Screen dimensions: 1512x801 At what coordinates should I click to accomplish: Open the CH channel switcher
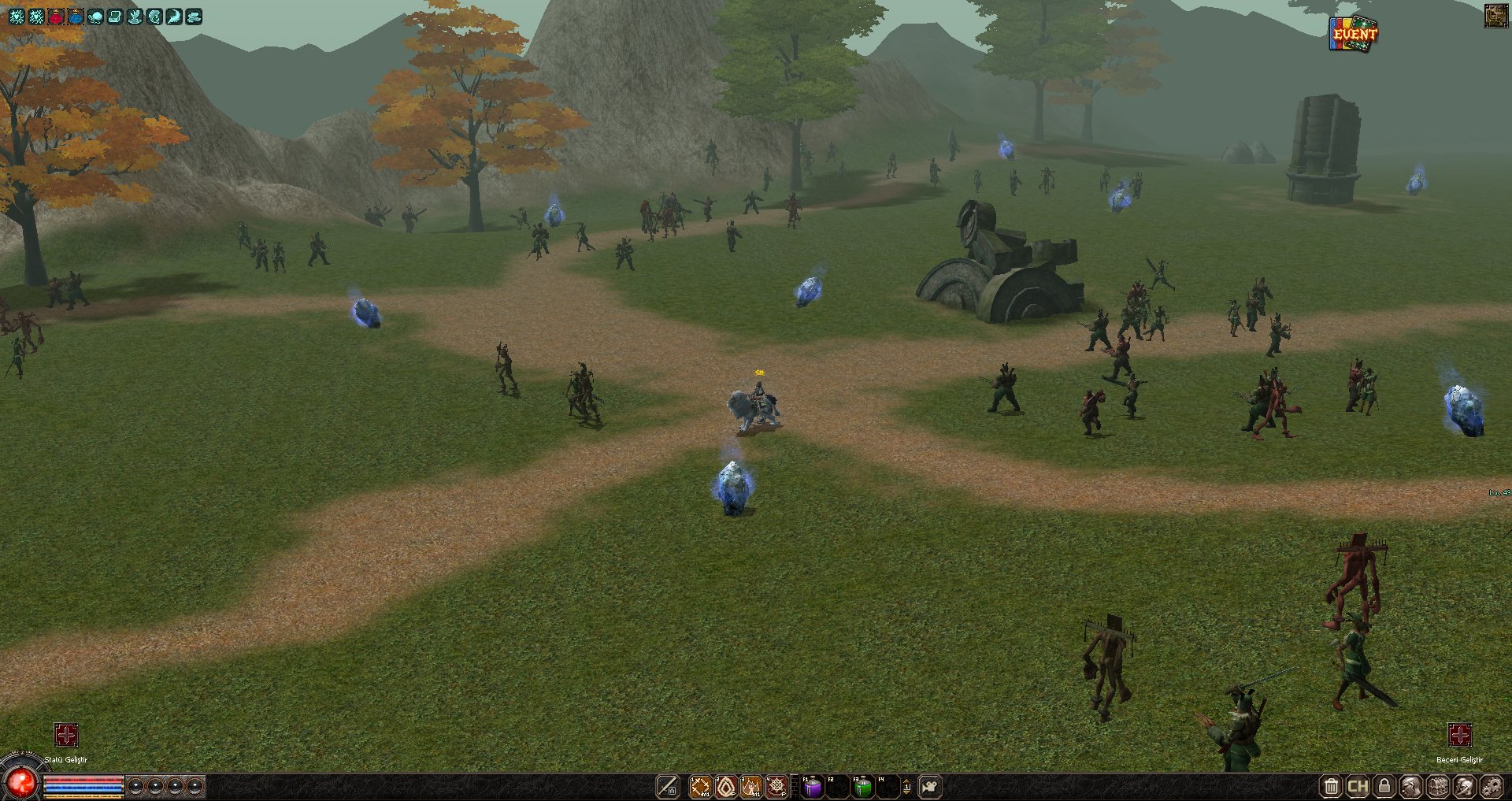[x=1358, y=786]
